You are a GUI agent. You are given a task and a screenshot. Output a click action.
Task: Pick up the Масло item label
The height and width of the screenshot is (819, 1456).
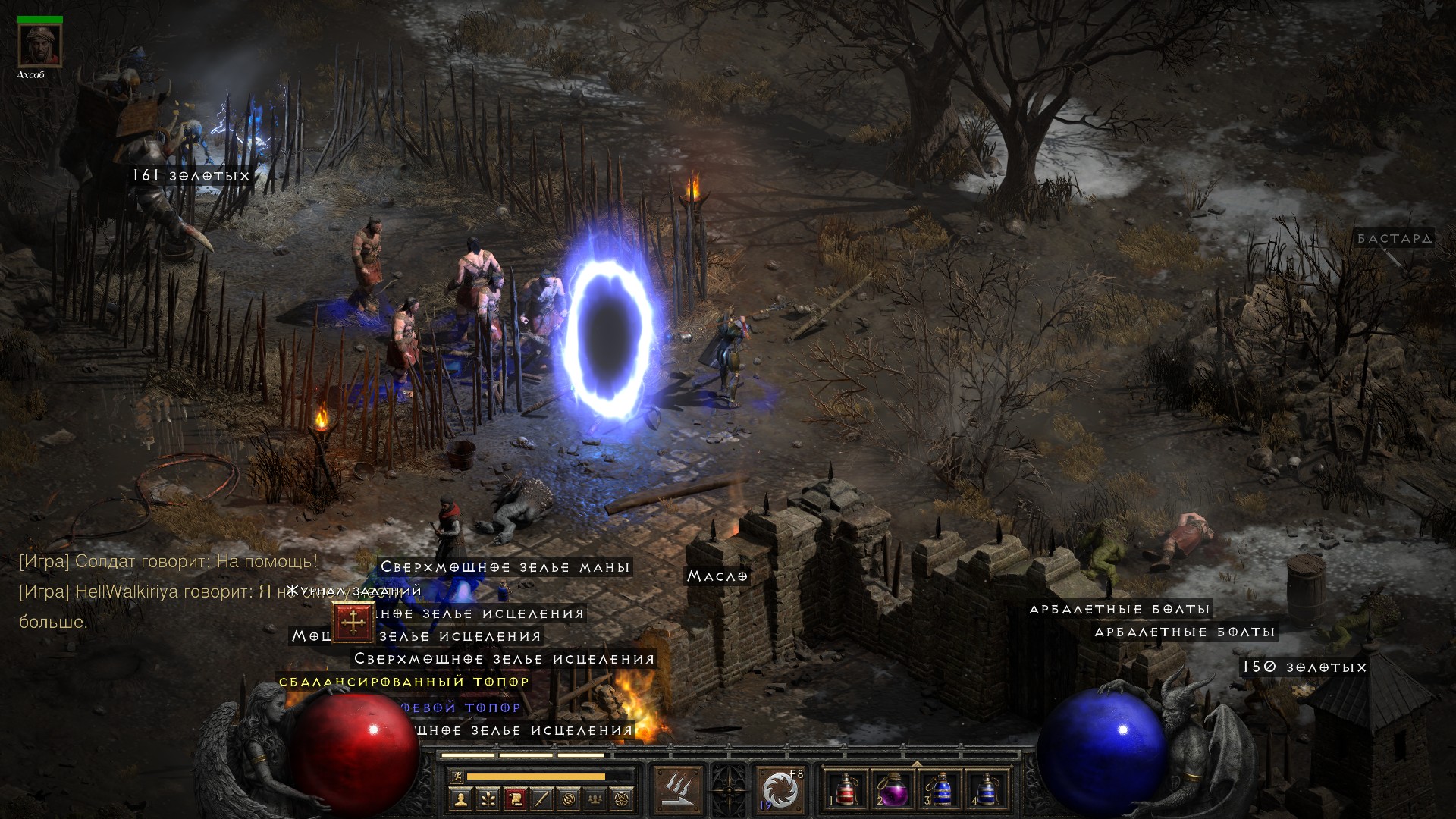(x=717, y=576)
